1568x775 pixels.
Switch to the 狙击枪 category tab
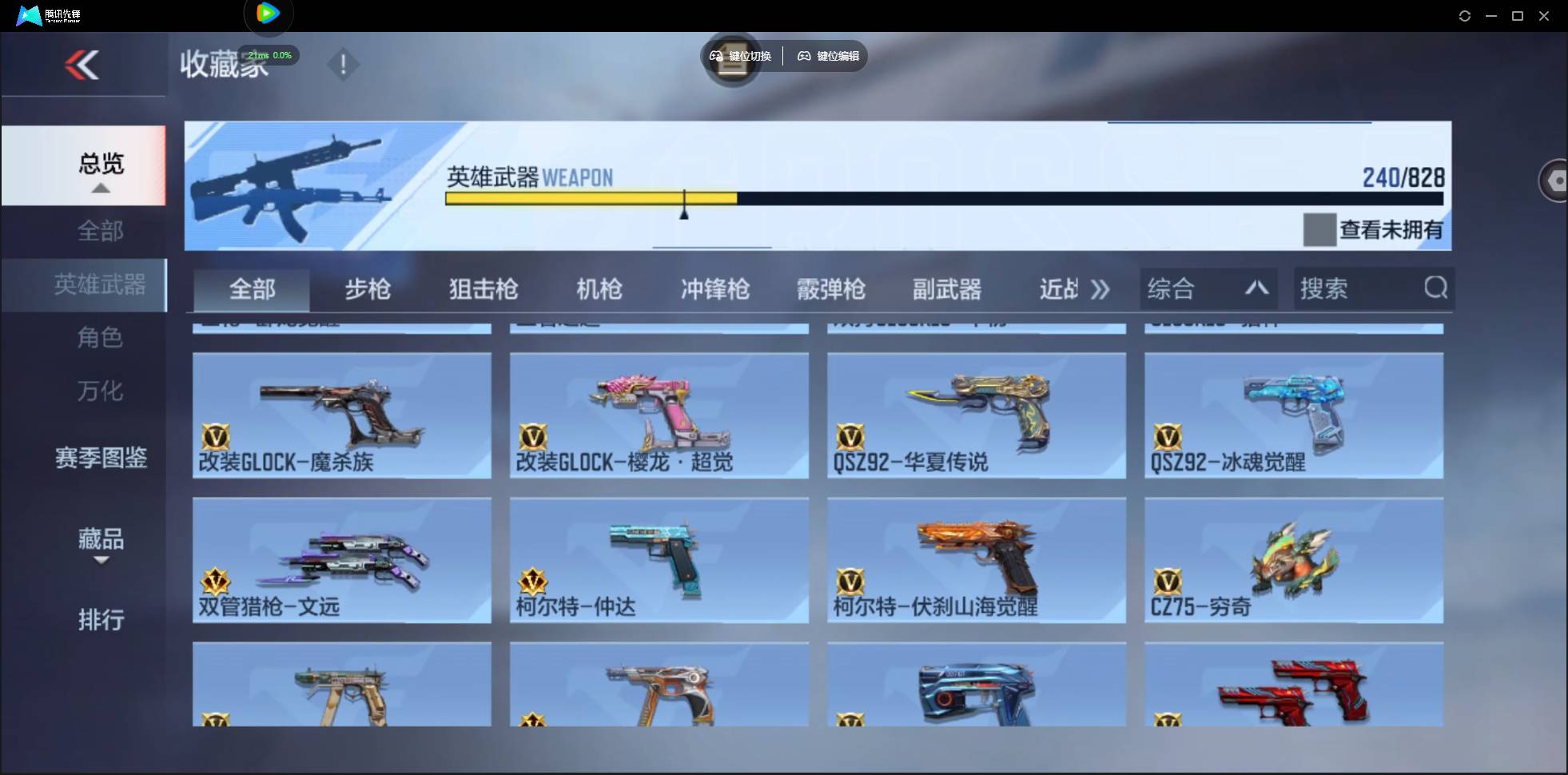coord(482,289)
